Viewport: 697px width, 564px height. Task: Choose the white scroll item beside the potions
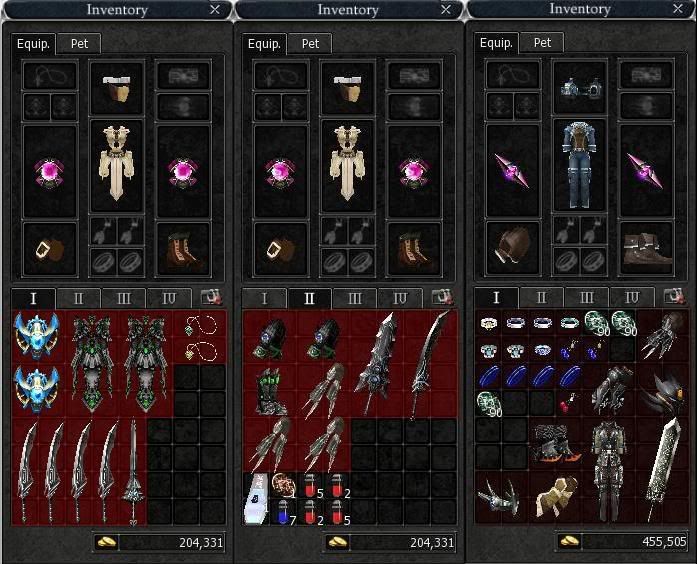click(x=257, y=498)
